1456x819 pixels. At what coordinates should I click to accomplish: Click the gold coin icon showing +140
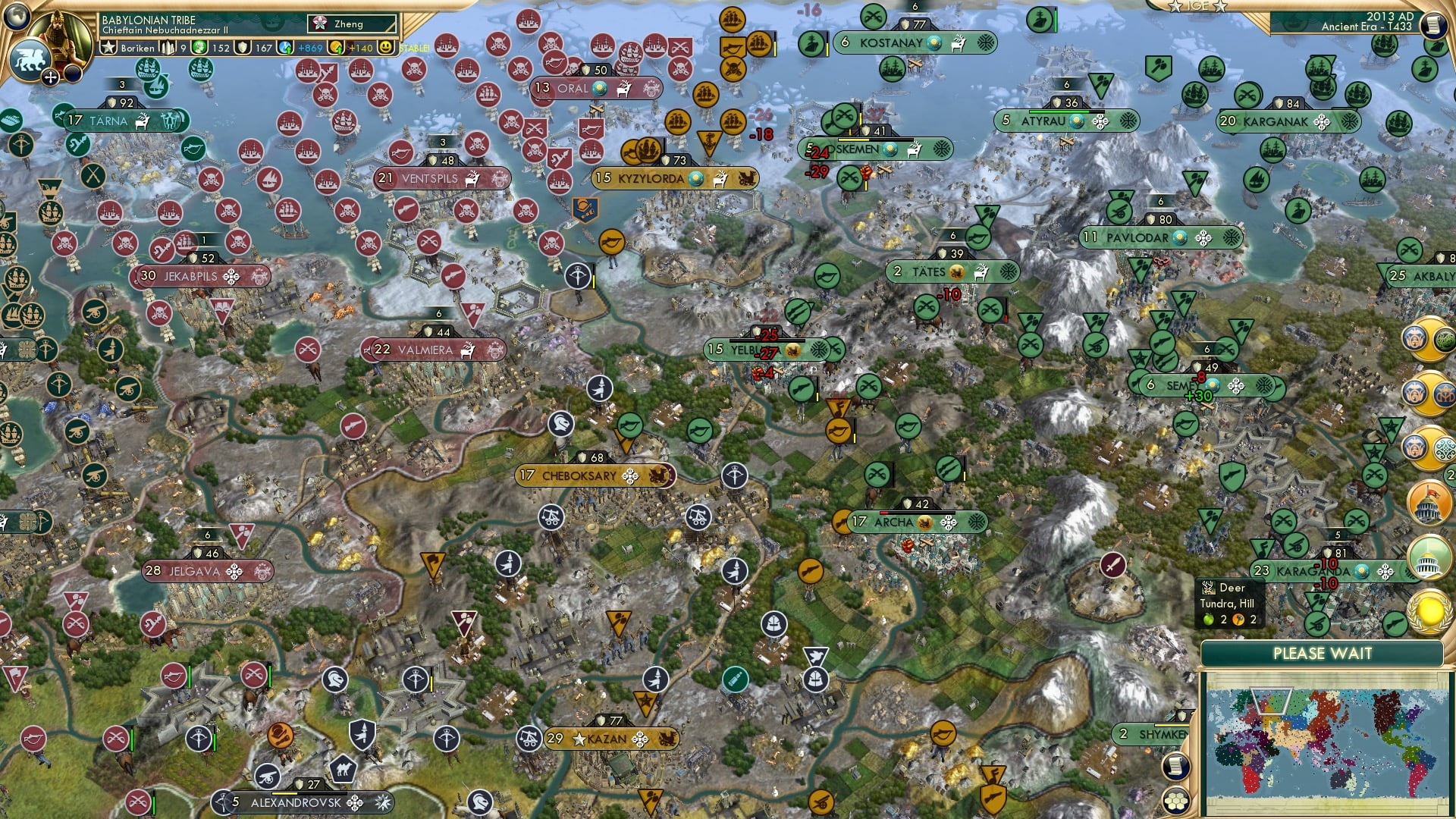tap(336, 48)
